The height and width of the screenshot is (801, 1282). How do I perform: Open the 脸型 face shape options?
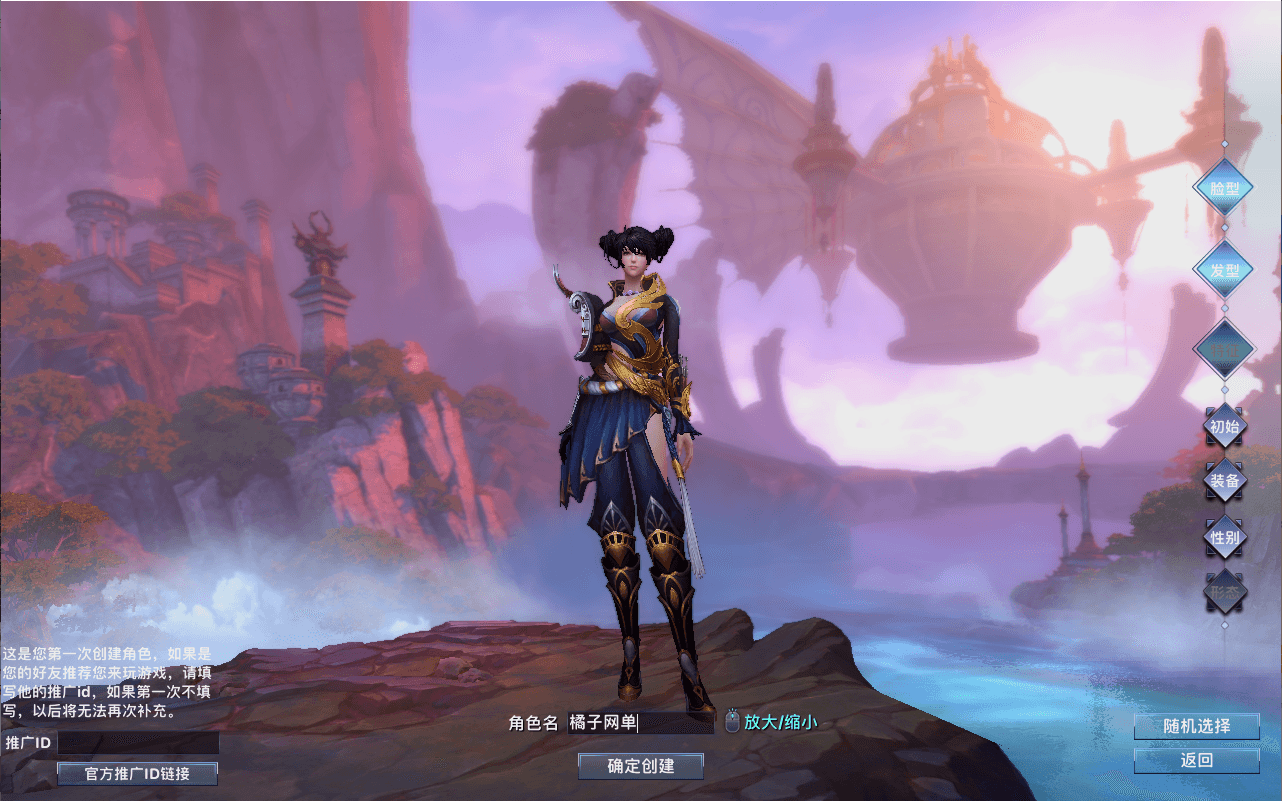(1223, 189)
